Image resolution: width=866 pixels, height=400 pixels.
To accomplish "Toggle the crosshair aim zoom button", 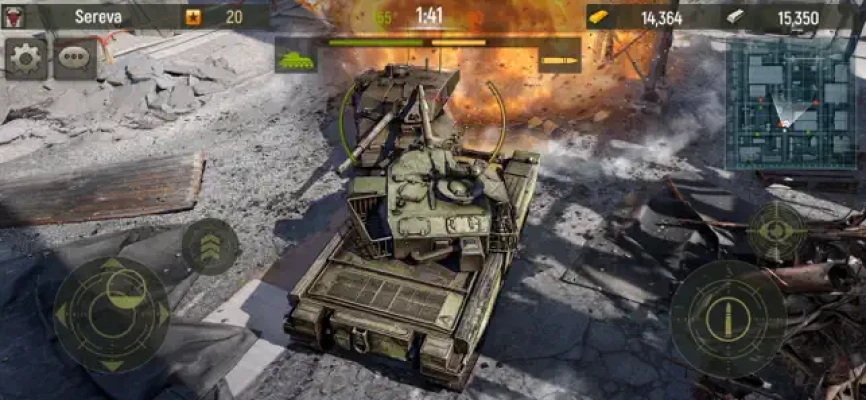I will pyautogui.click(x=776, y=231).
